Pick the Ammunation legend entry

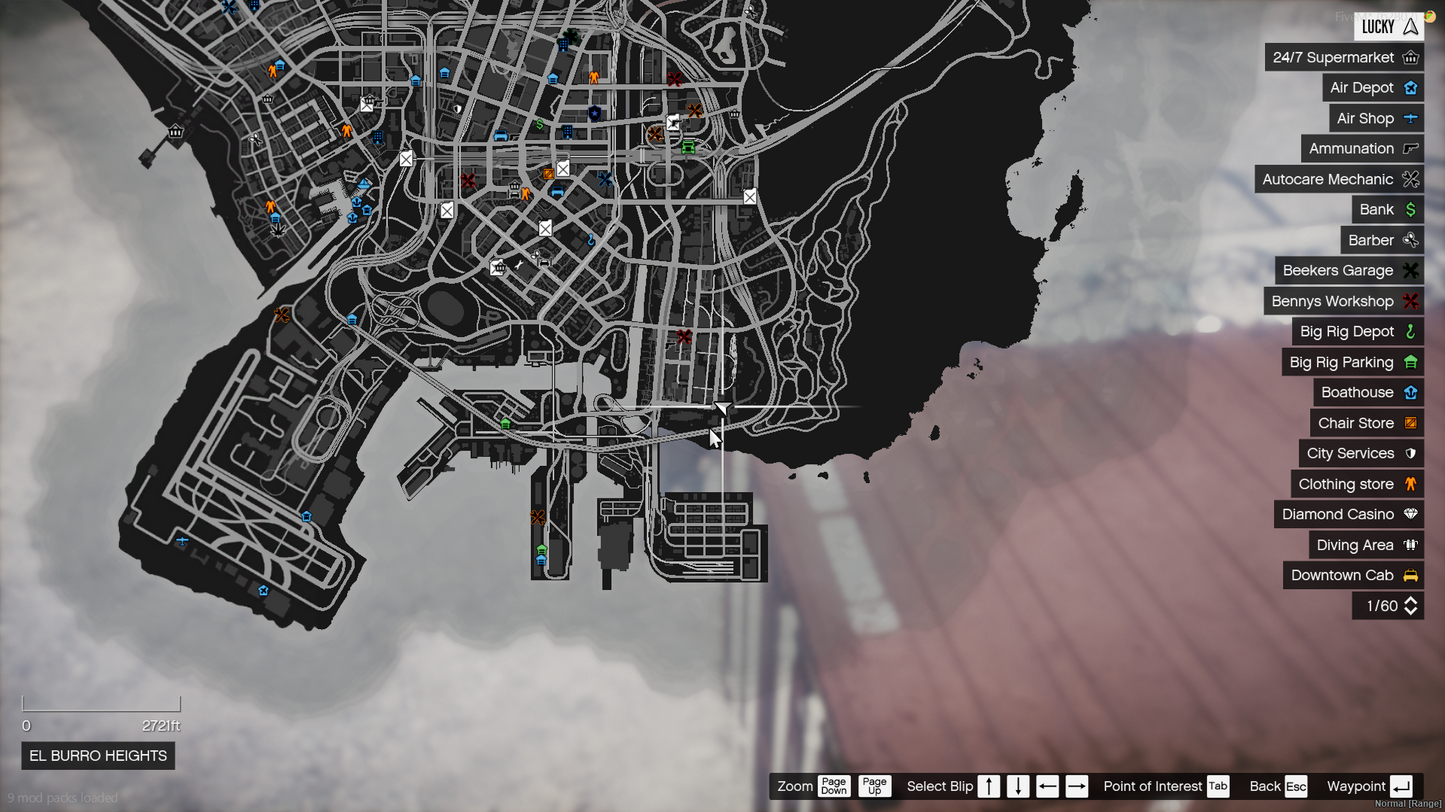pos(1362,149)
